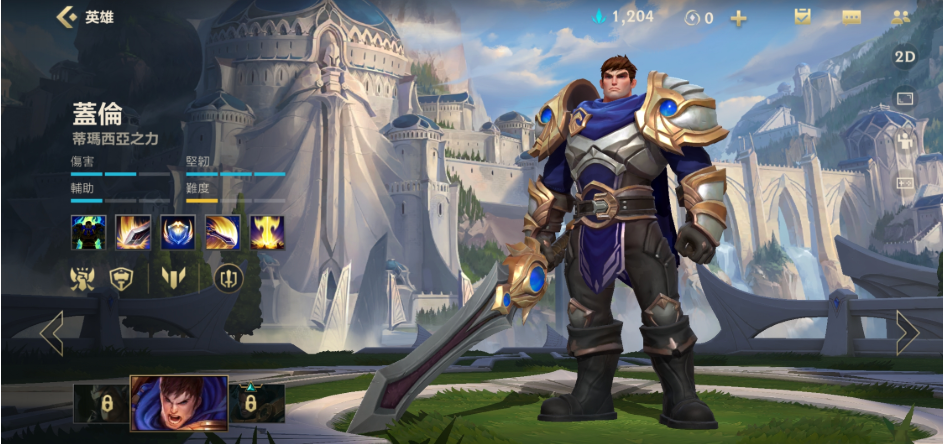The height and width of the screenshot is (444, 943).
Task: Switch to the next champion with right arrow
Action: pos(906,333)
